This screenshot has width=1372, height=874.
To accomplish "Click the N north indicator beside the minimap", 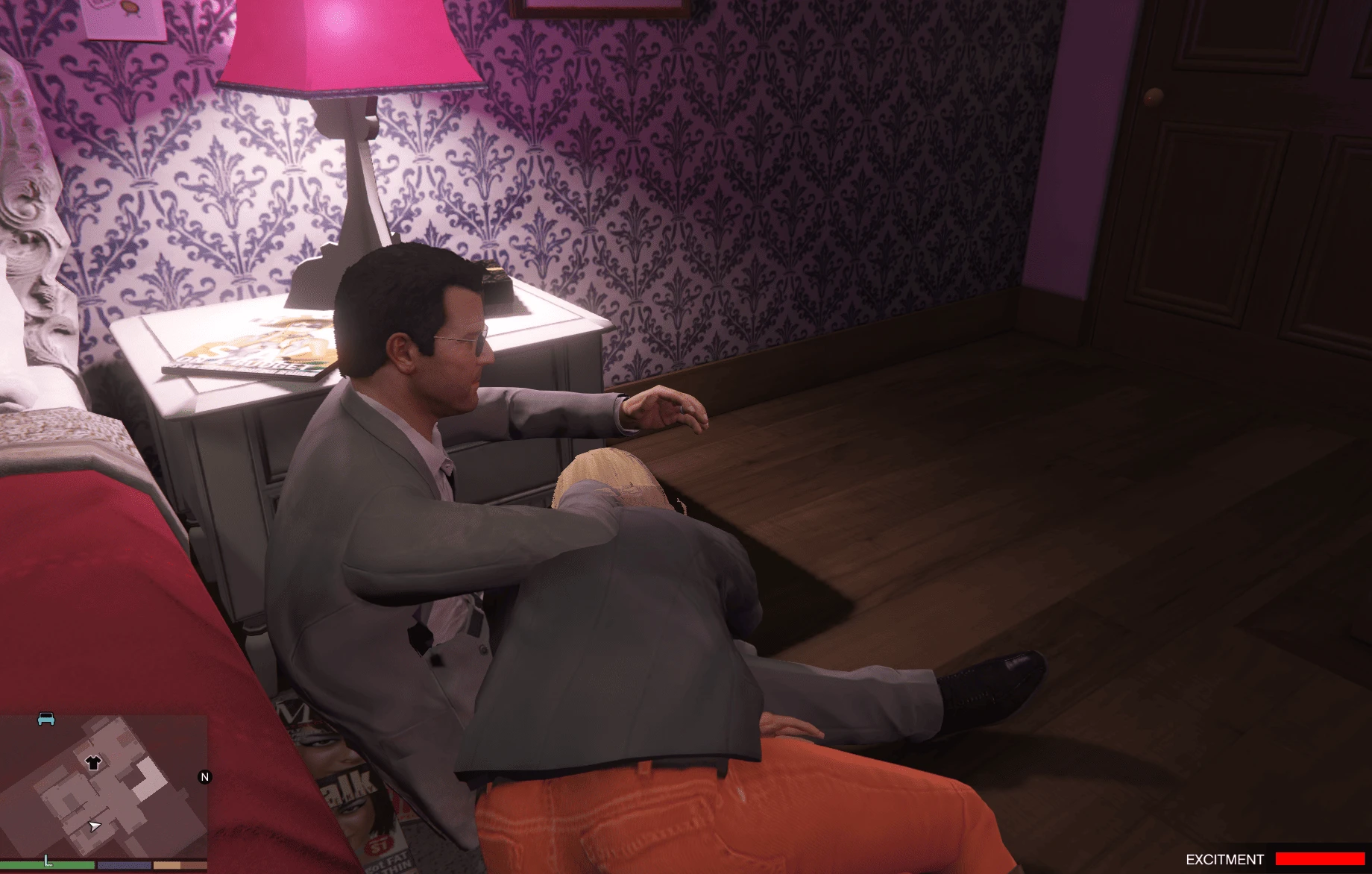I will [204, 777].
